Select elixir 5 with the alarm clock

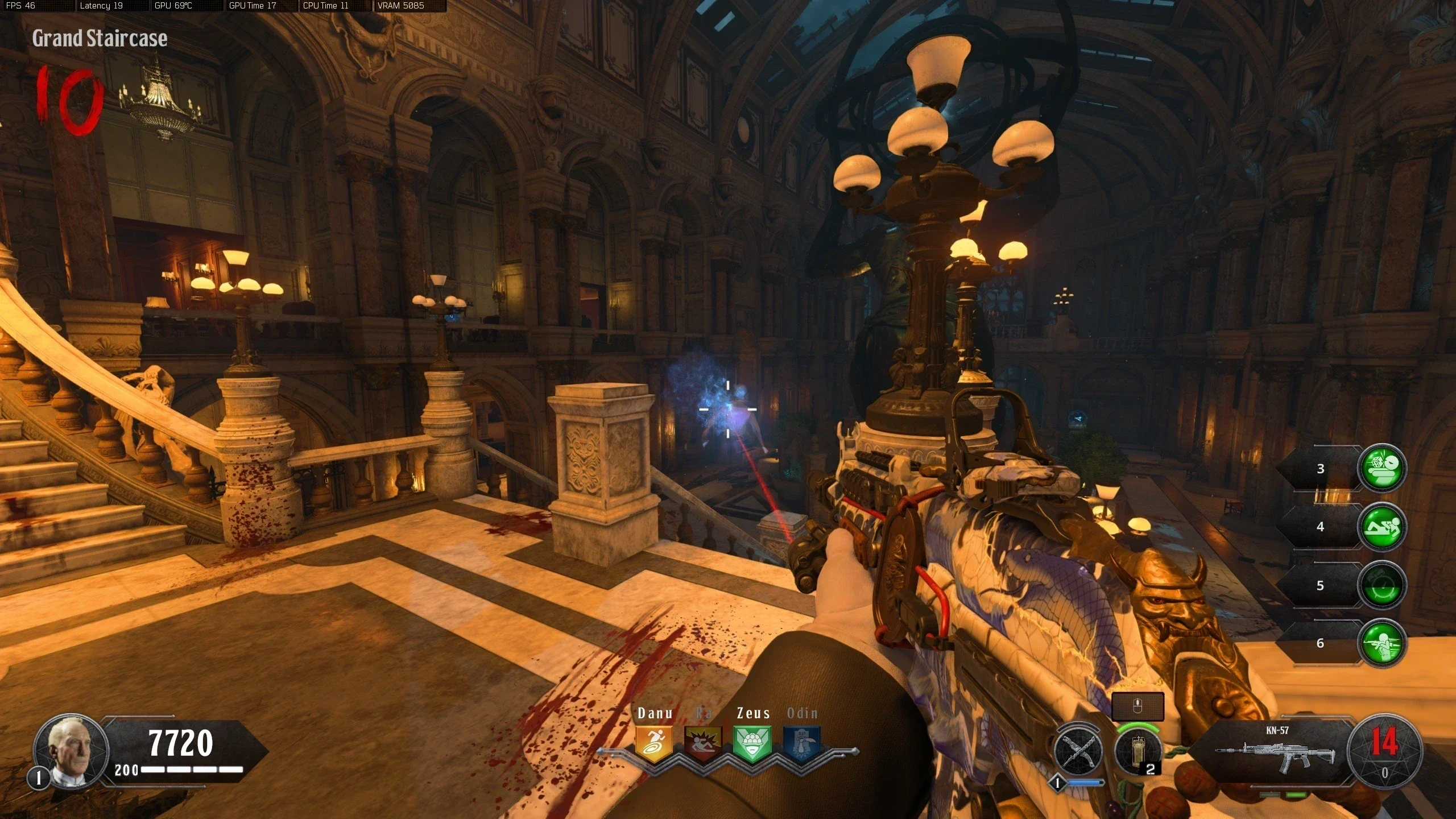(x=1382, y=585)
